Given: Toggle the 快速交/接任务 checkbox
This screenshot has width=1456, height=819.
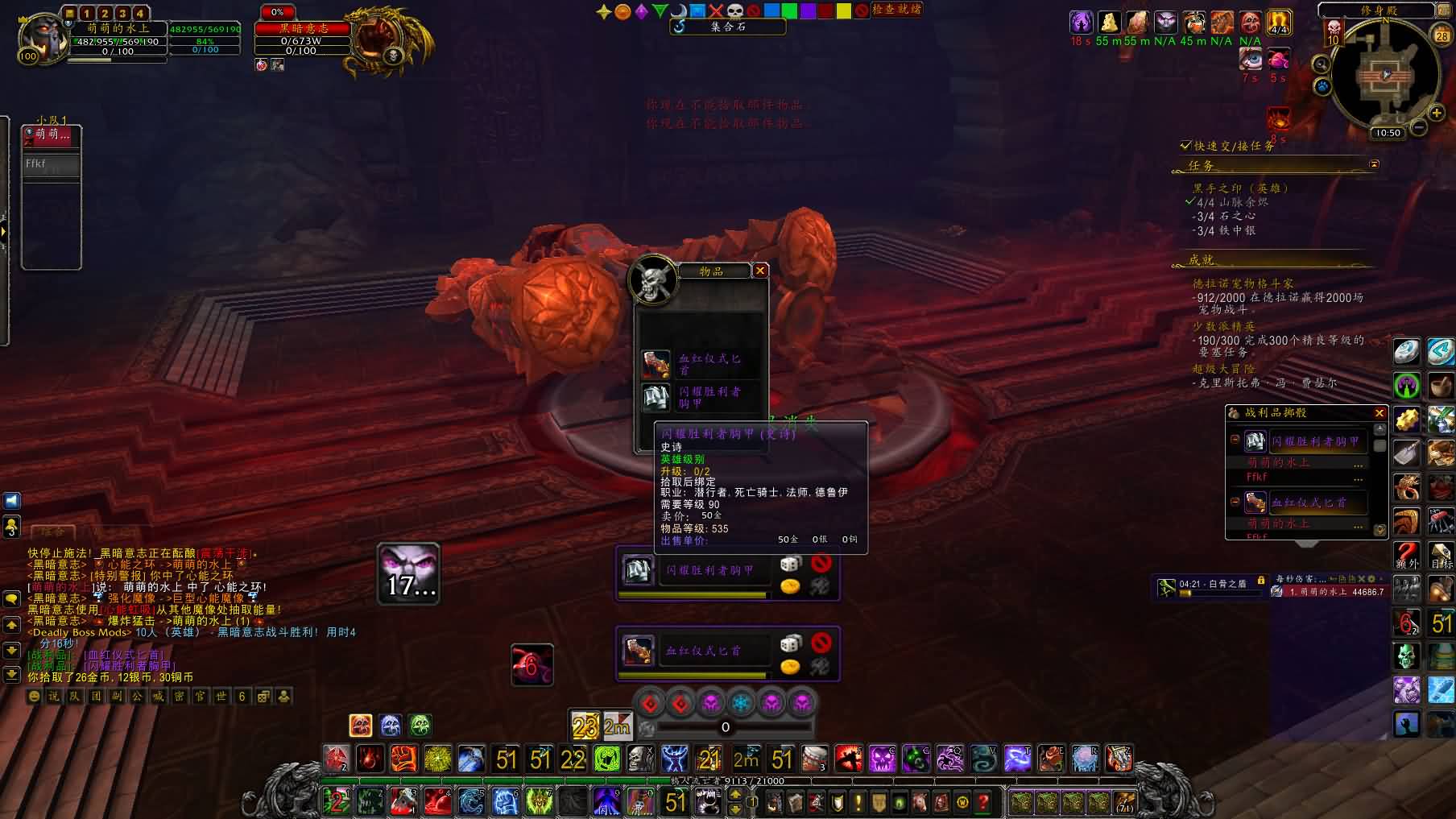Looking at the screenshot, I should [1185, 146].
